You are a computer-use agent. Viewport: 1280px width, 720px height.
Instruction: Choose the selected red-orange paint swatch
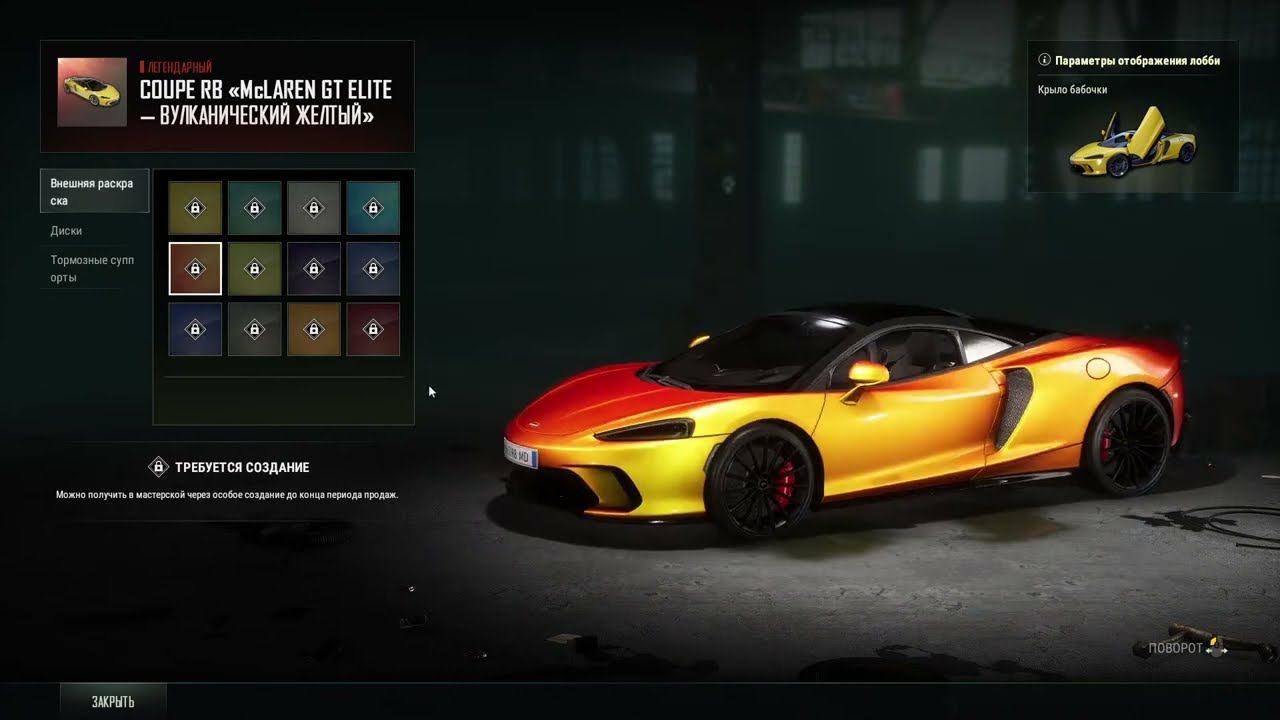pyautogui.click(x=195, y=268)
